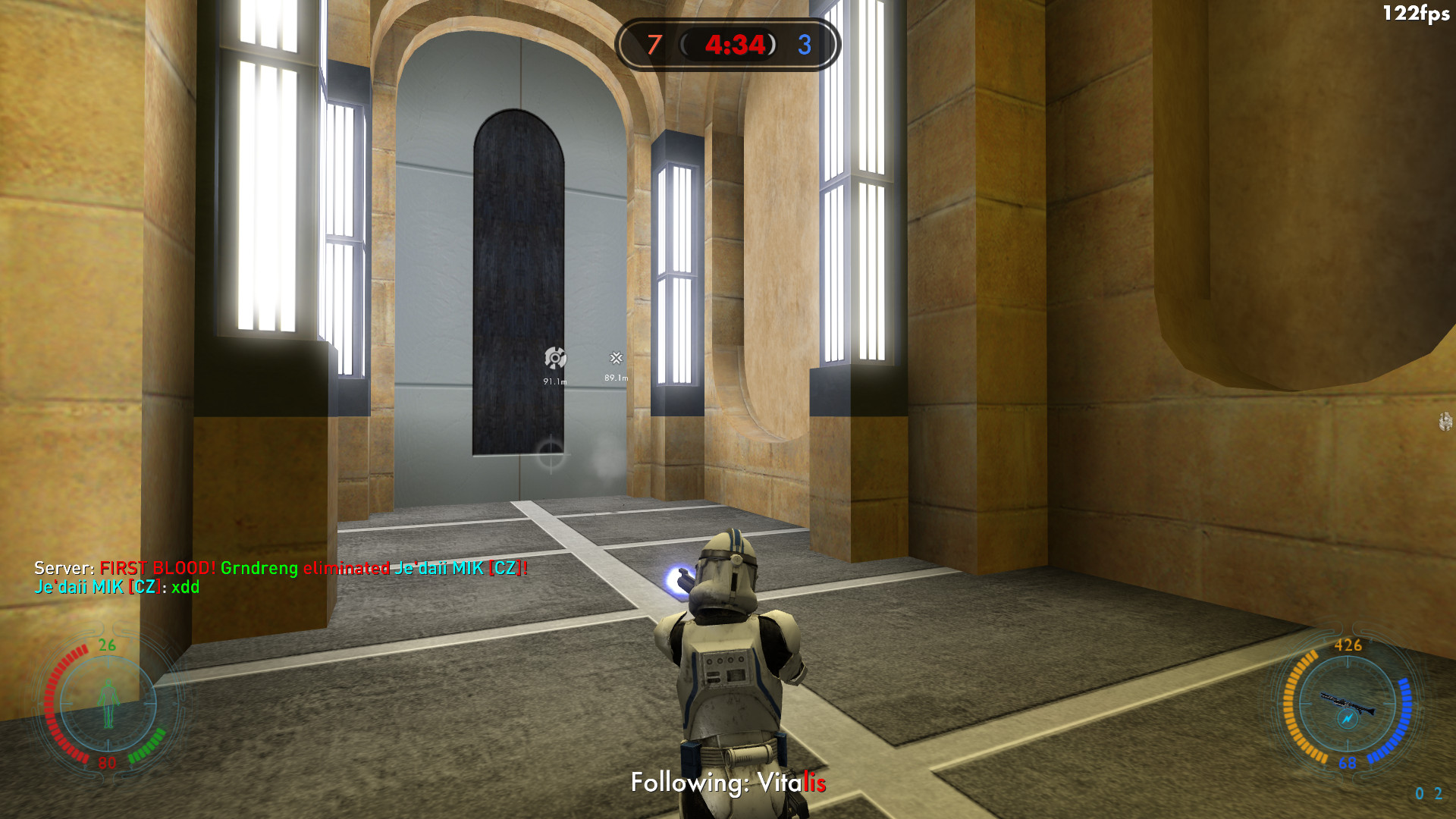
Task: Click the circular objective marker at 91.1m
Action: [555, 358]
